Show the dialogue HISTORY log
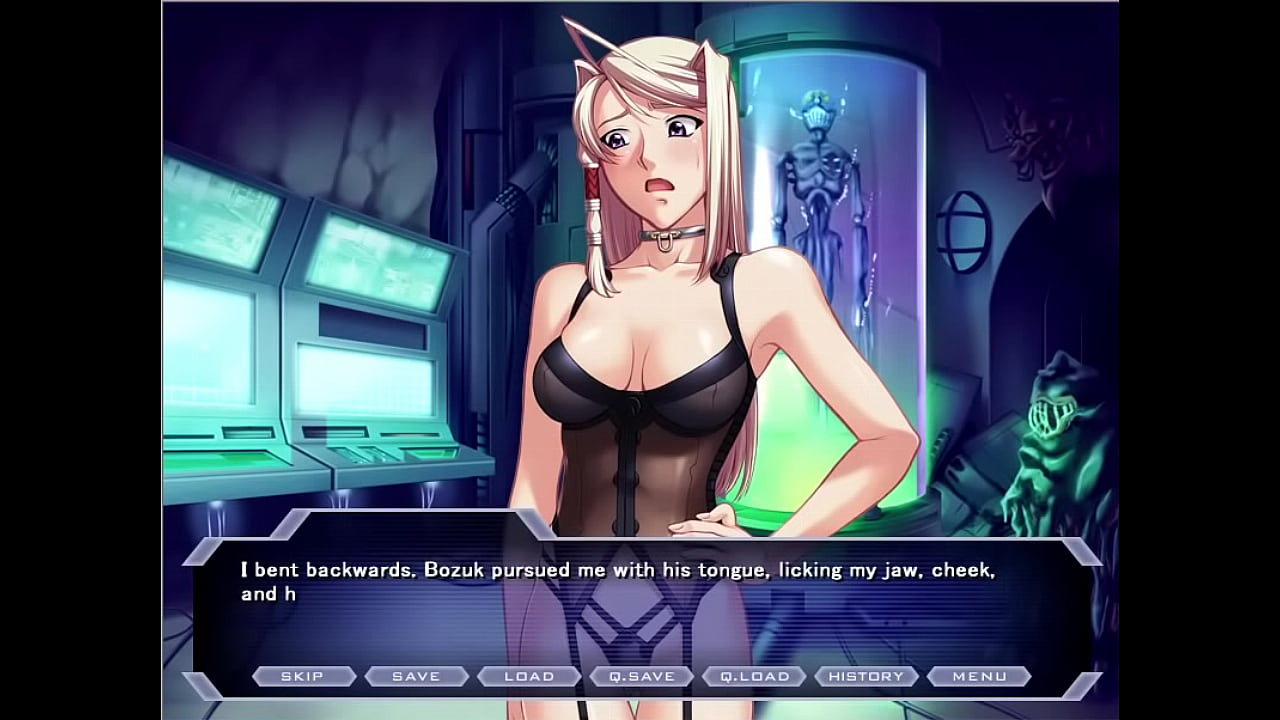This screenshot has width=1280, height=720. coord(866,677)
